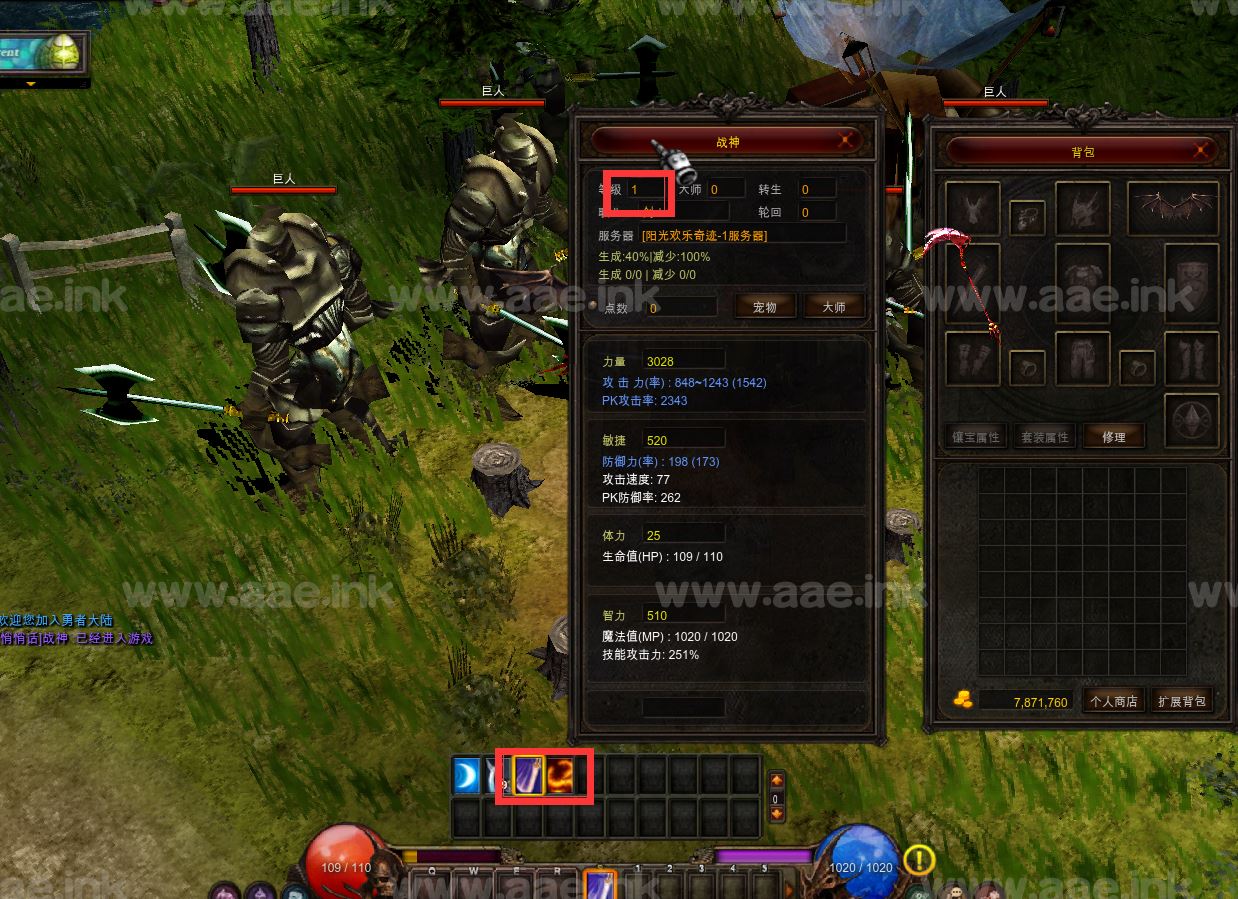Select the wings equipment slot
The width and height of the screenshot is (1238, 899).
1172,208
